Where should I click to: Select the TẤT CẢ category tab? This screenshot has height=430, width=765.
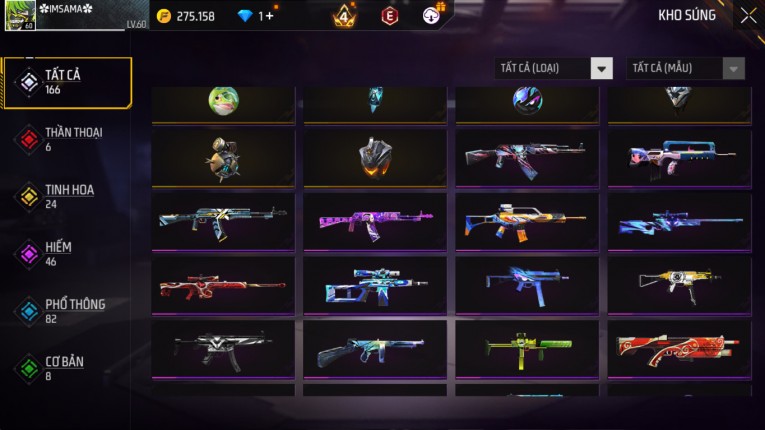67,82
